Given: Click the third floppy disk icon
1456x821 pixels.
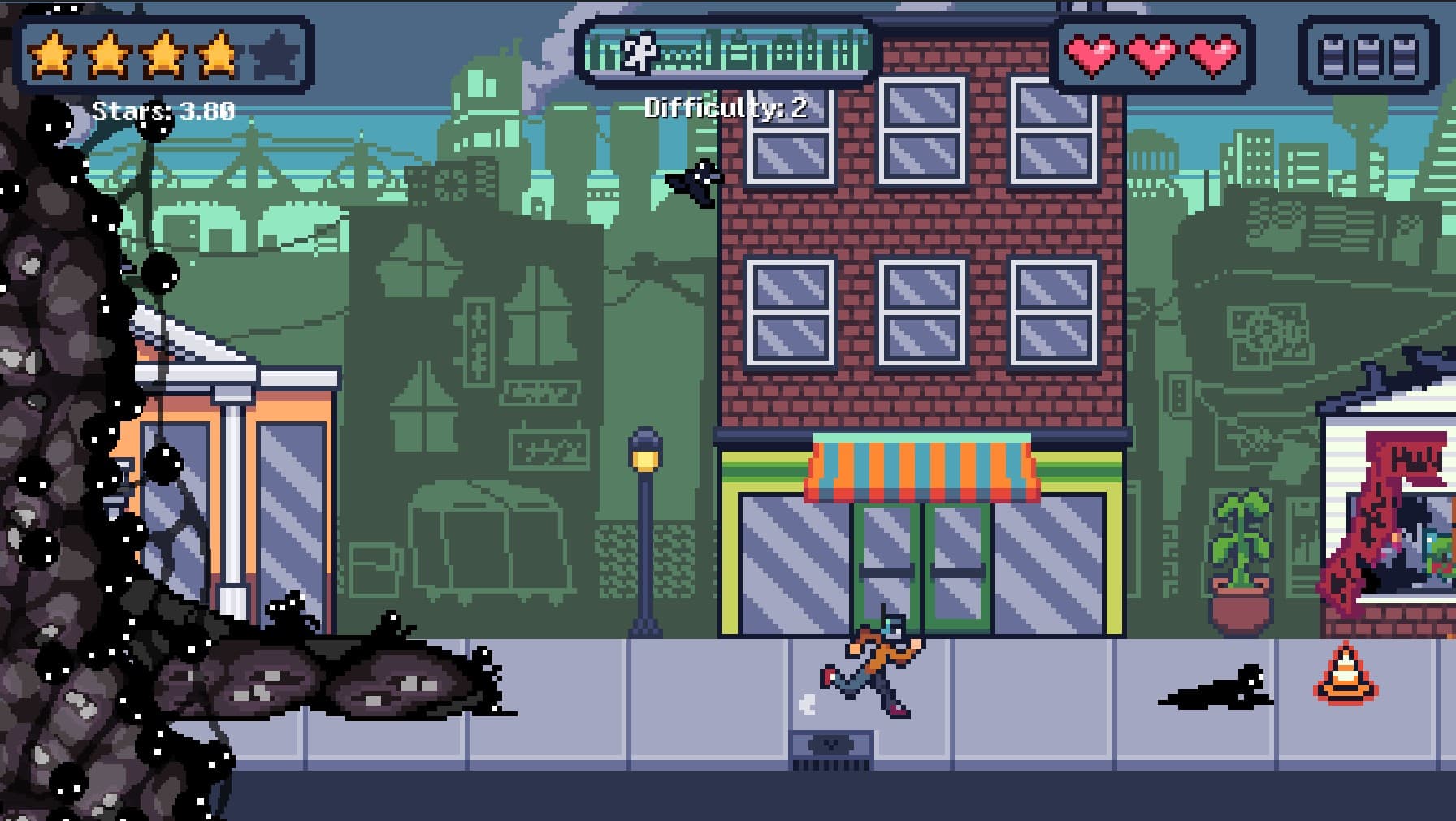Looking at the screenshot, I should click(1406, 54).
